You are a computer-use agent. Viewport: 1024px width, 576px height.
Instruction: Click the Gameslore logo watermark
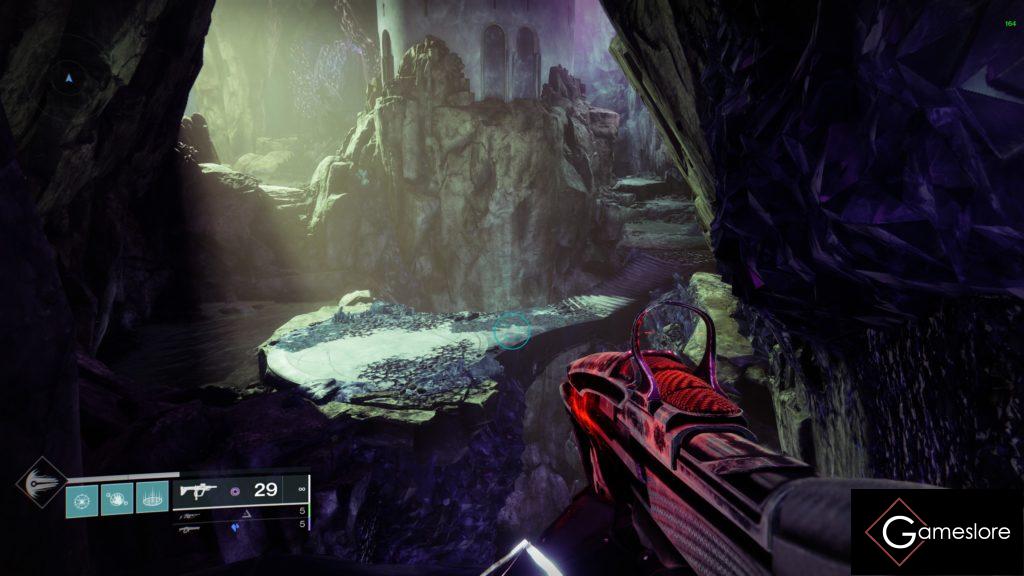(937, 532)
